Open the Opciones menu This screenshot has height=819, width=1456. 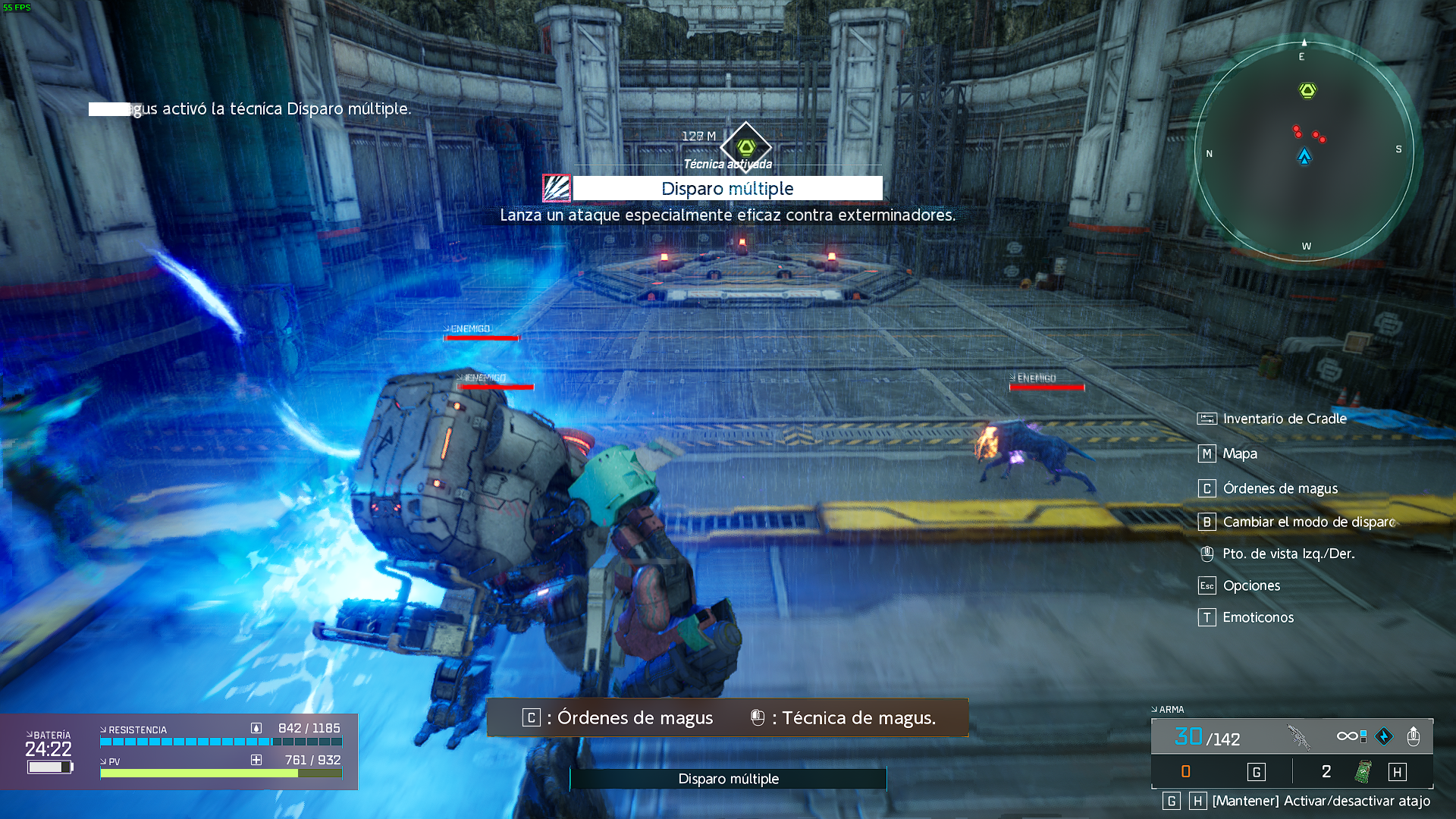pyautogui.click(x=1250, y=585)
